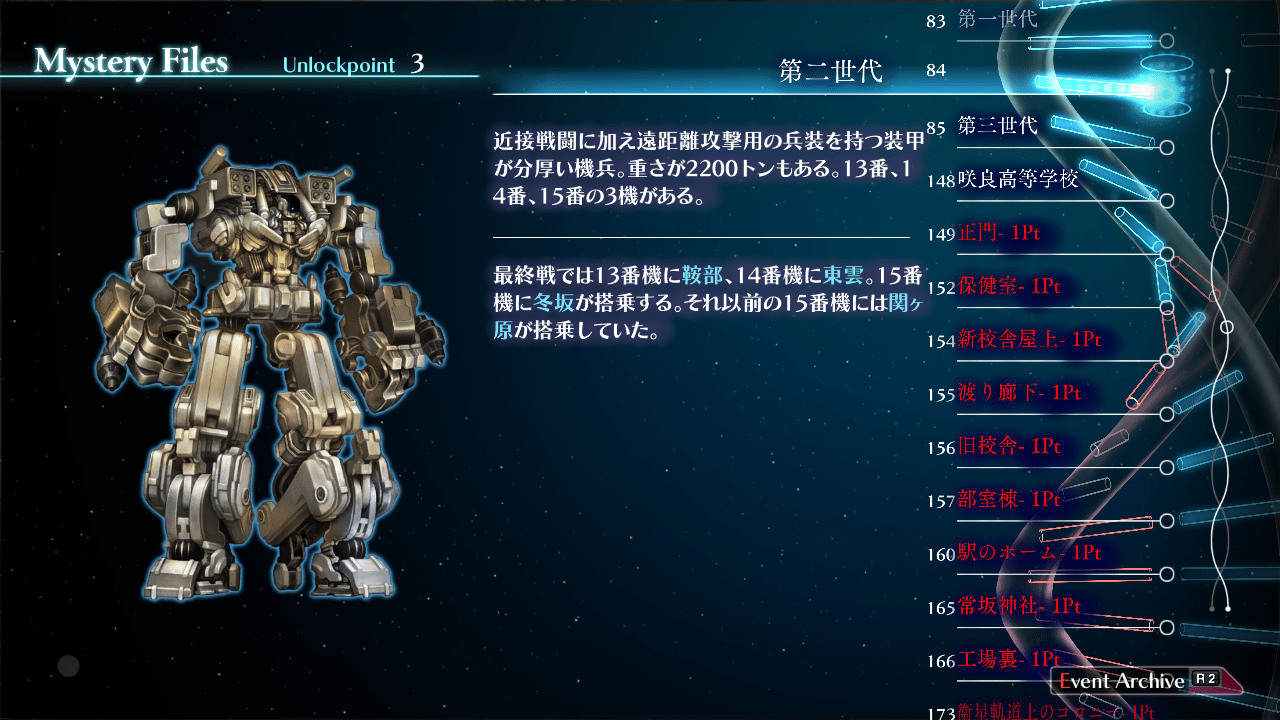This screenshot has width=1280, height=720.
Task: Select the highlighted 第二世代 entry
Action: click(x=830, y=72)
